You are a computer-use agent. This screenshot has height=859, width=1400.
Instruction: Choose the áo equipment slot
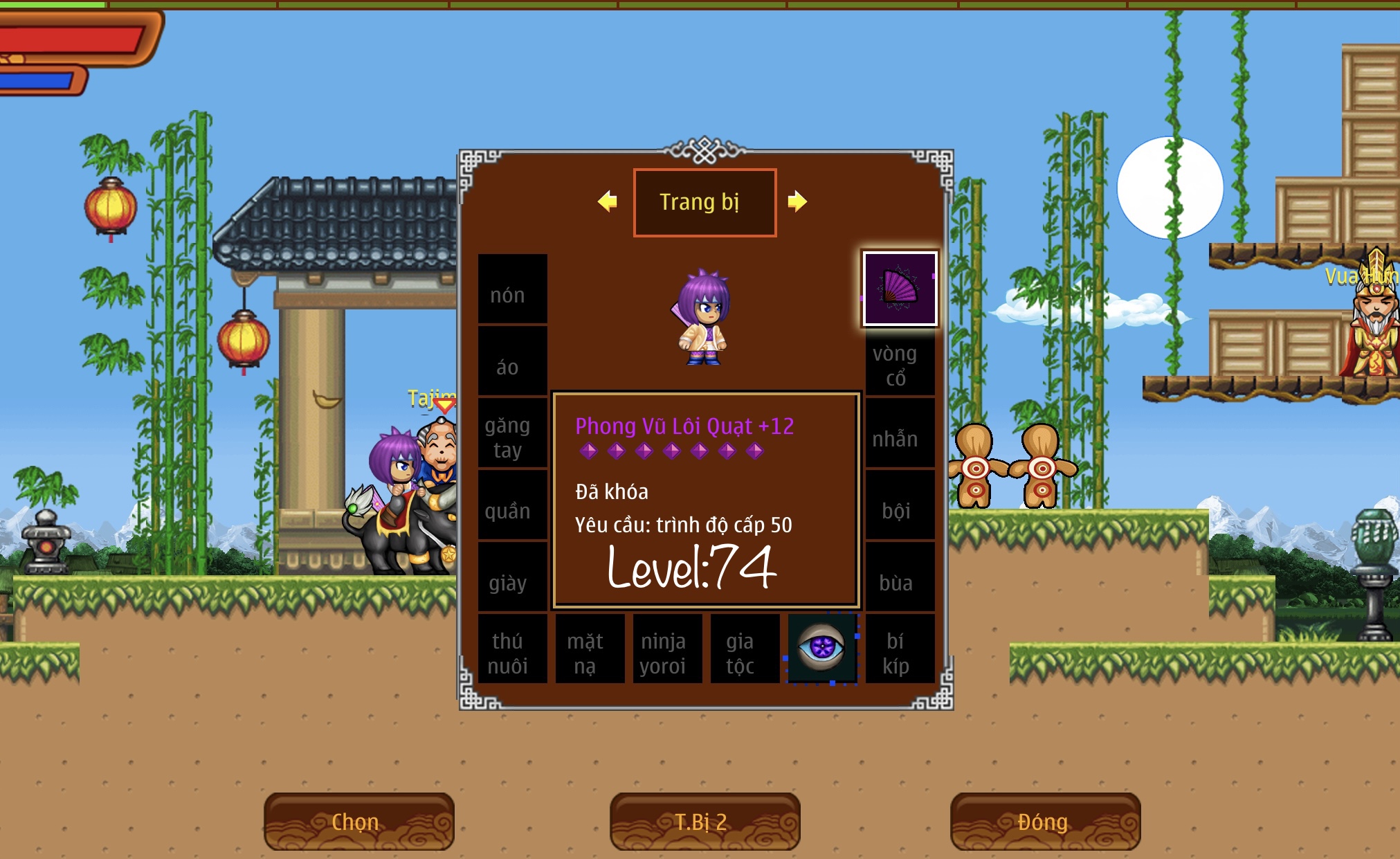pyautogui.click(x=512, y=361)
